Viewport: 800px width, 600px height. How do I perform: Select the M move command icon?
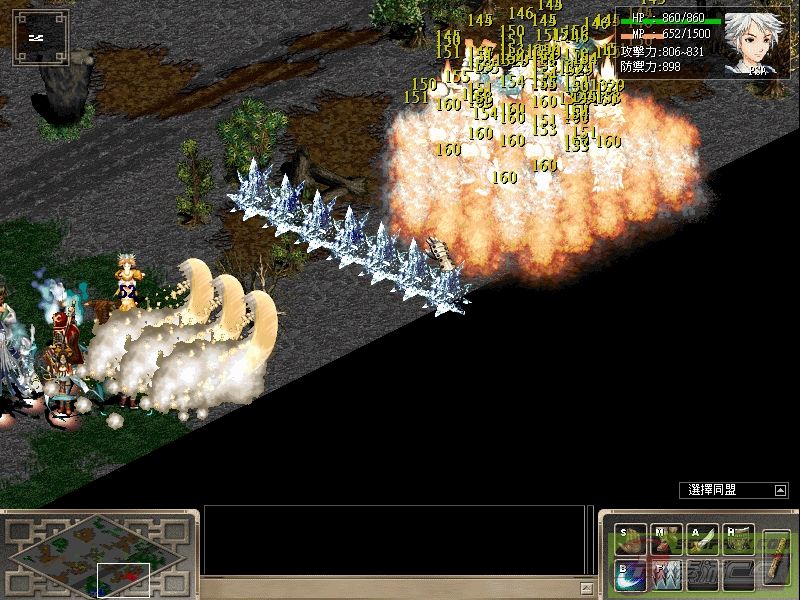[664, 541]
